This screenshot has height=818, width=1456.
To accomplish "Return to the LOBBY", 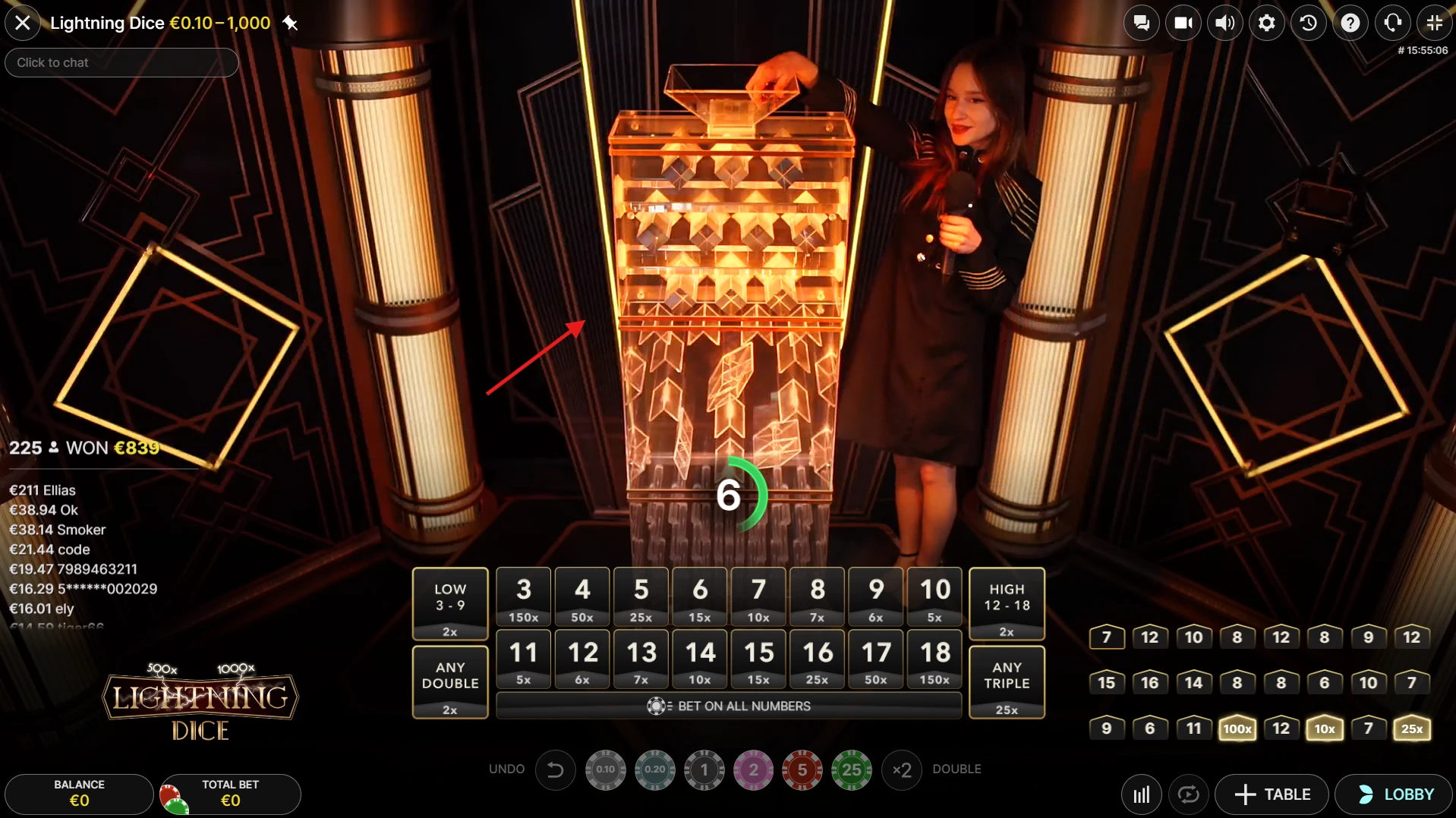I will (1394, 794).
